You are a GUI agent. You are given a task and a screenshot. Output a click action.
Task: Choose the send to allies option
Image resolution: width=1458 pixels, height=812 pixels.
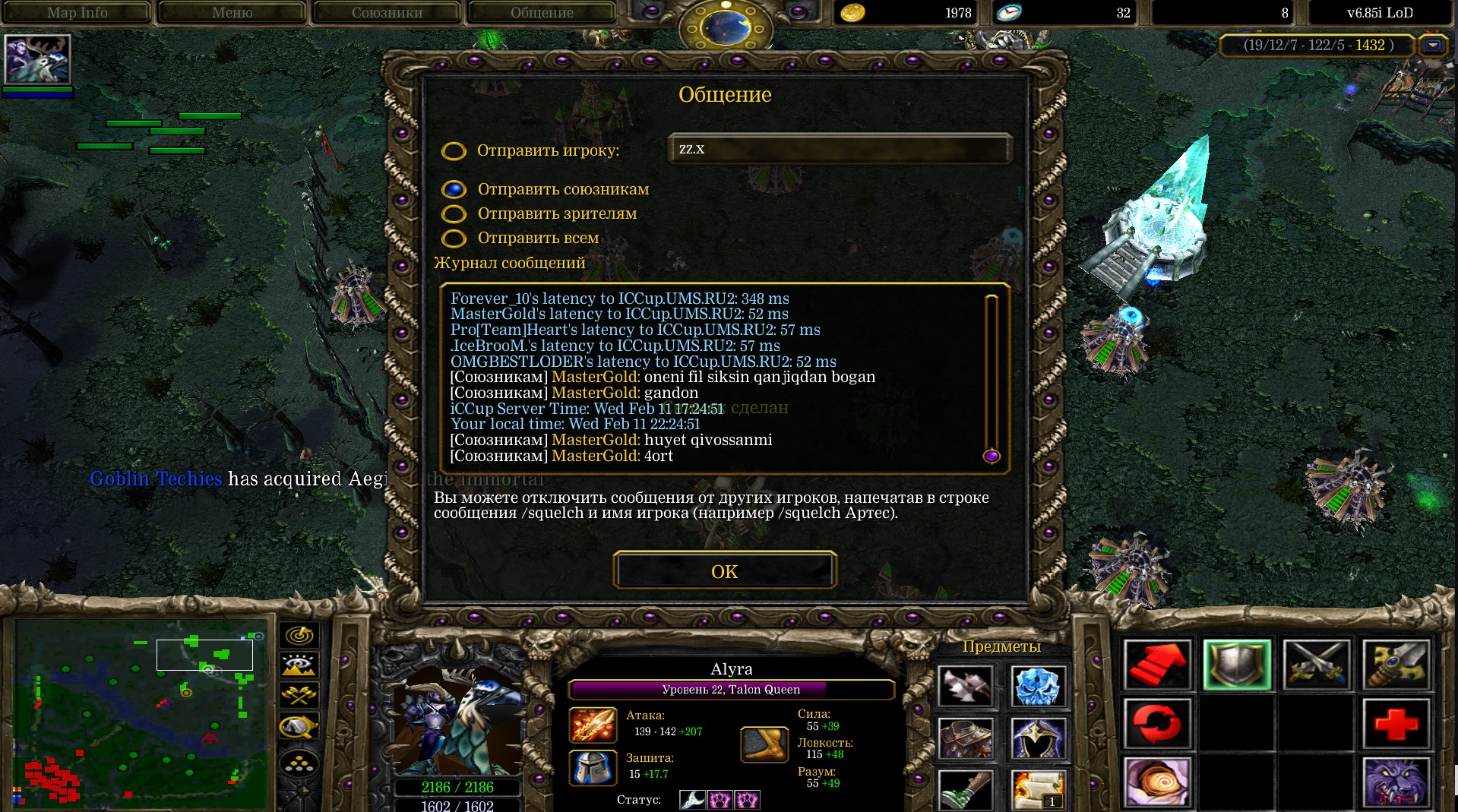click(454, 189)
